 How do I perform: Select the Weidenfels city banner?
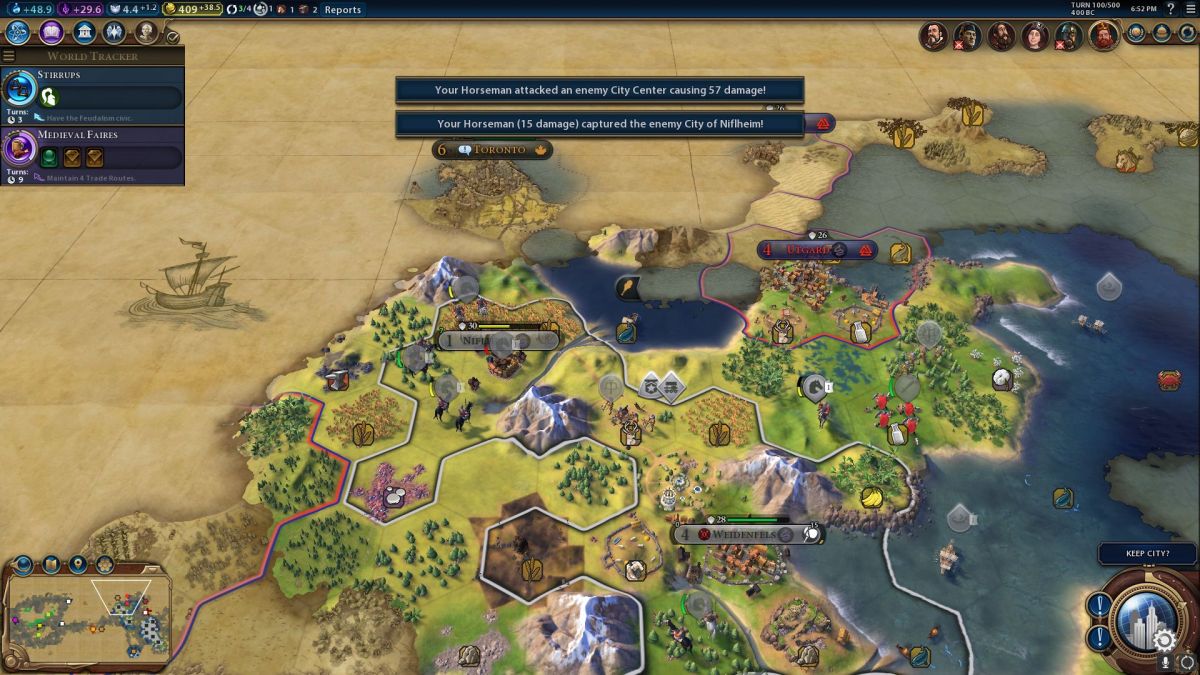[745, 535]
